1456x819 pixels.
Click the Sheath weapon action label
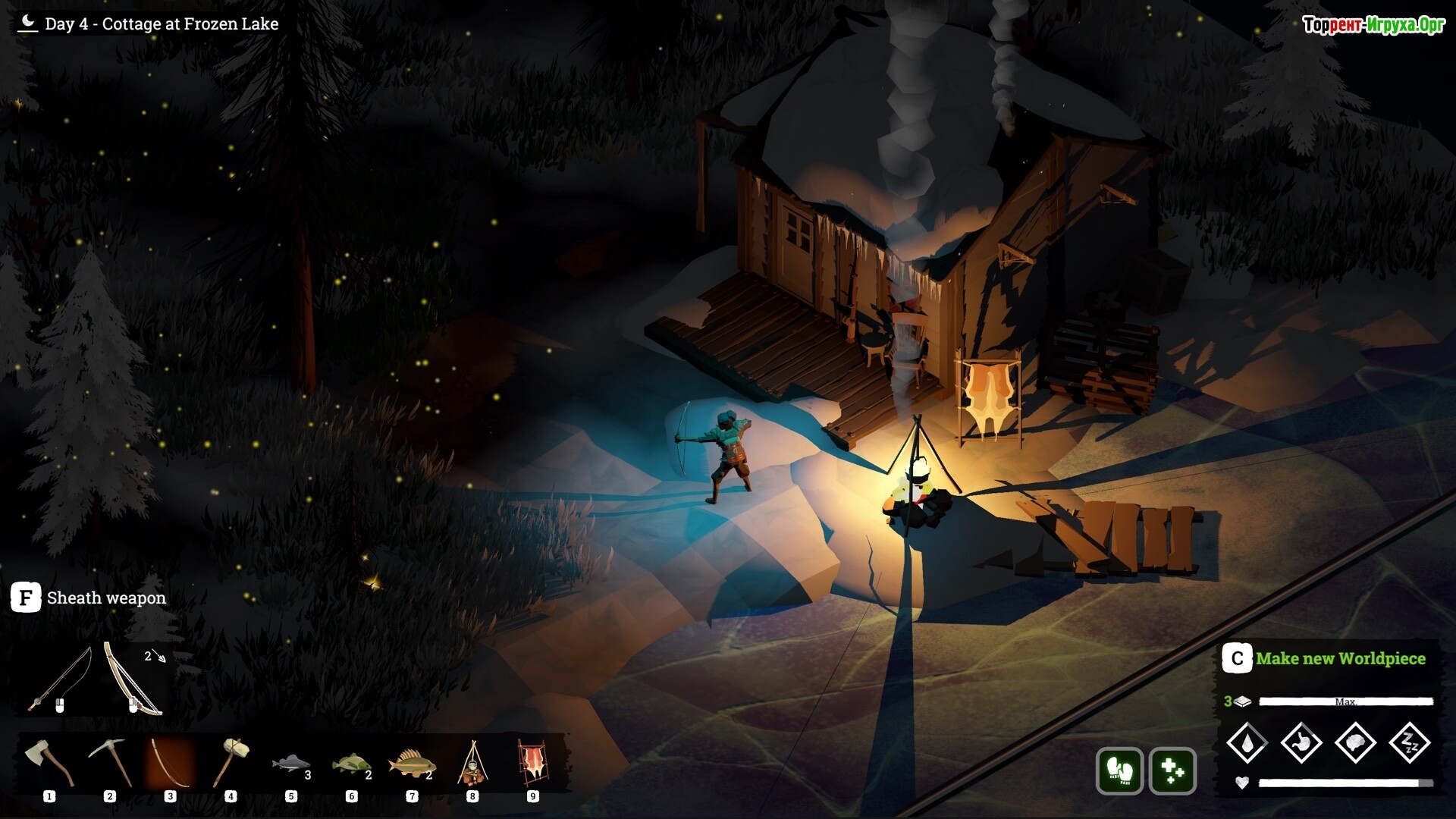(x=106, y=598)
